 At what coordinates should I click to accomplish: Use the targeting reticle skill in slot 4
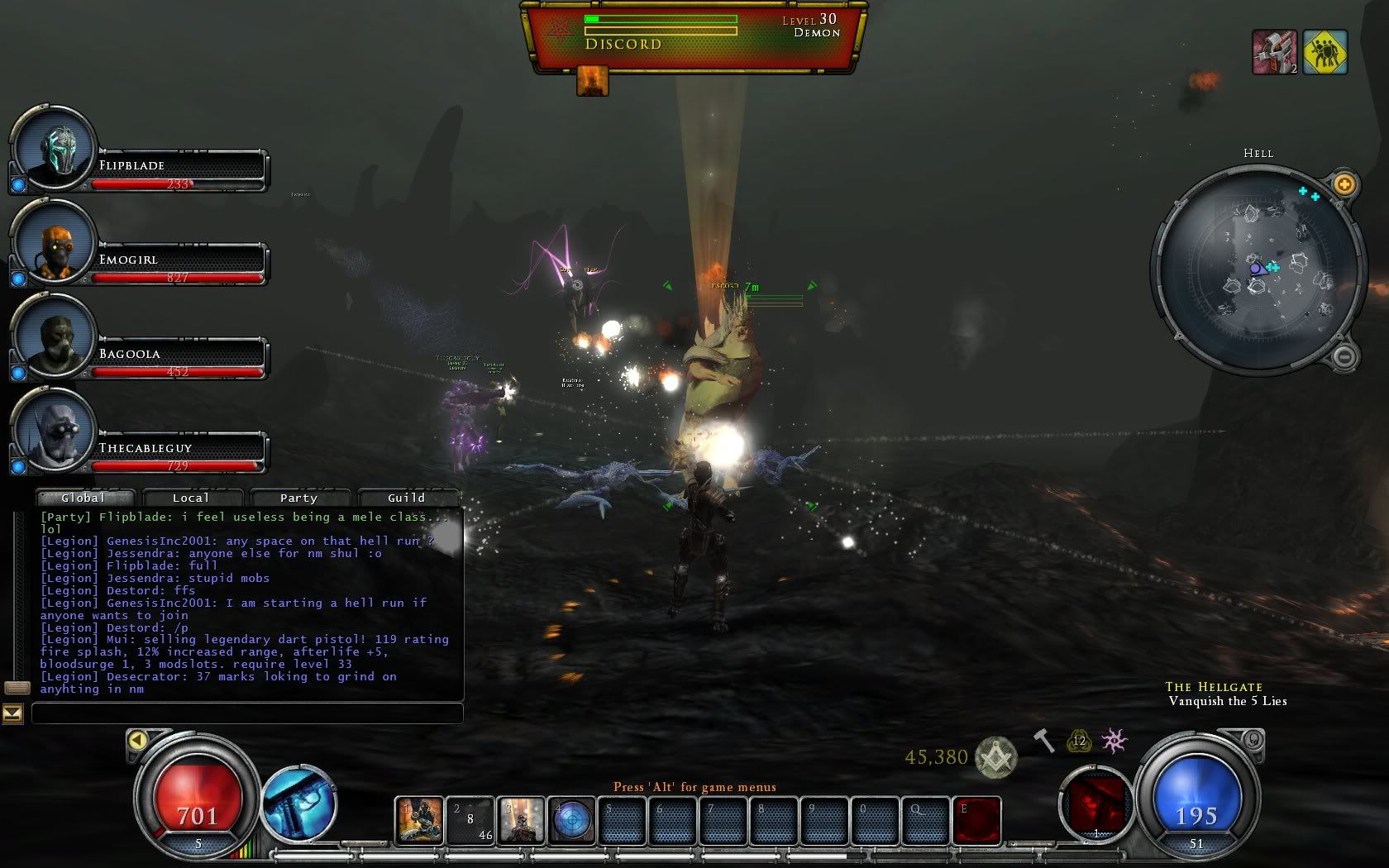click(571, 820)
